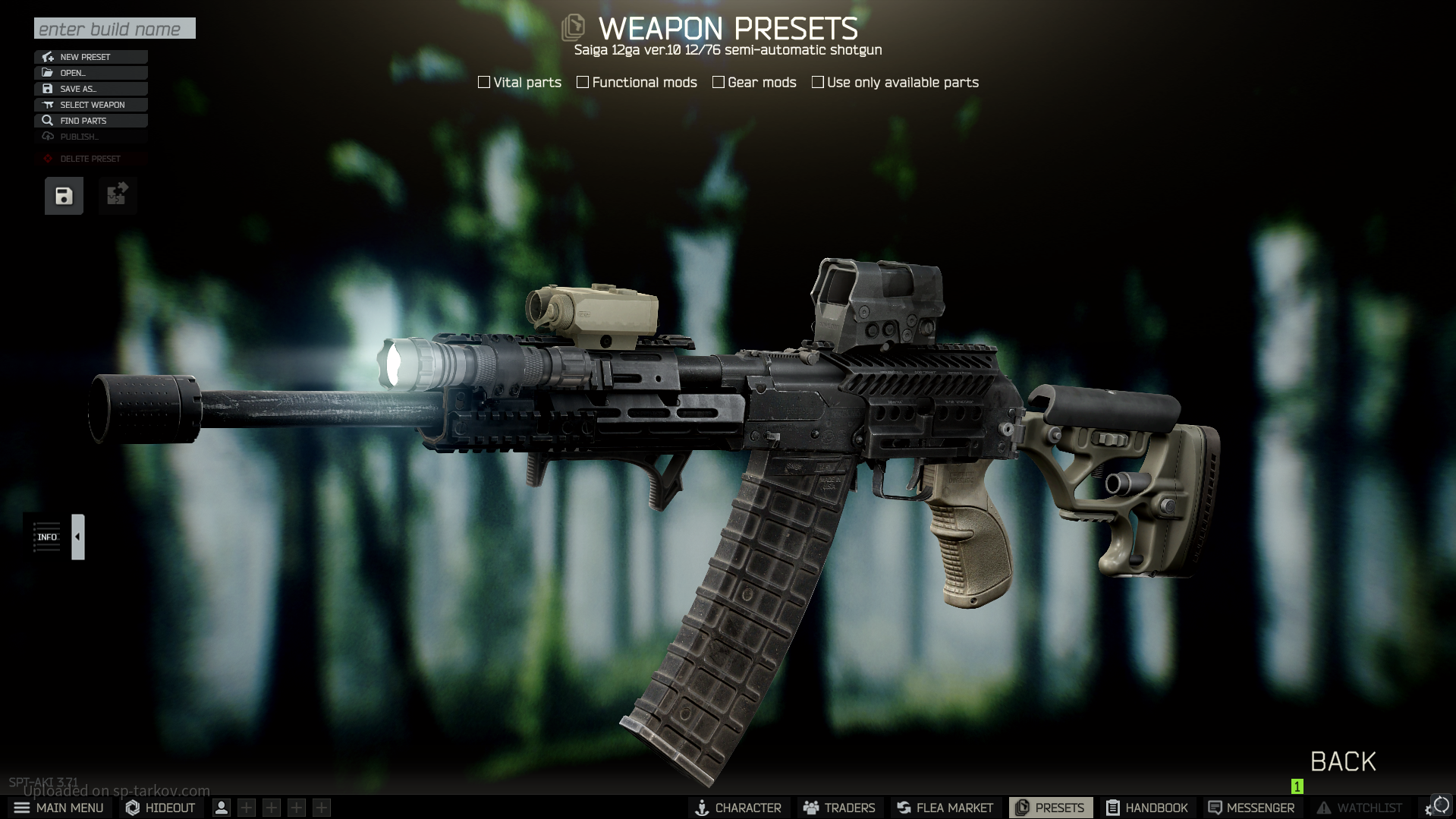1456x819 pixels.
Task: Create a new weapon preset
Action: point(90,57)
